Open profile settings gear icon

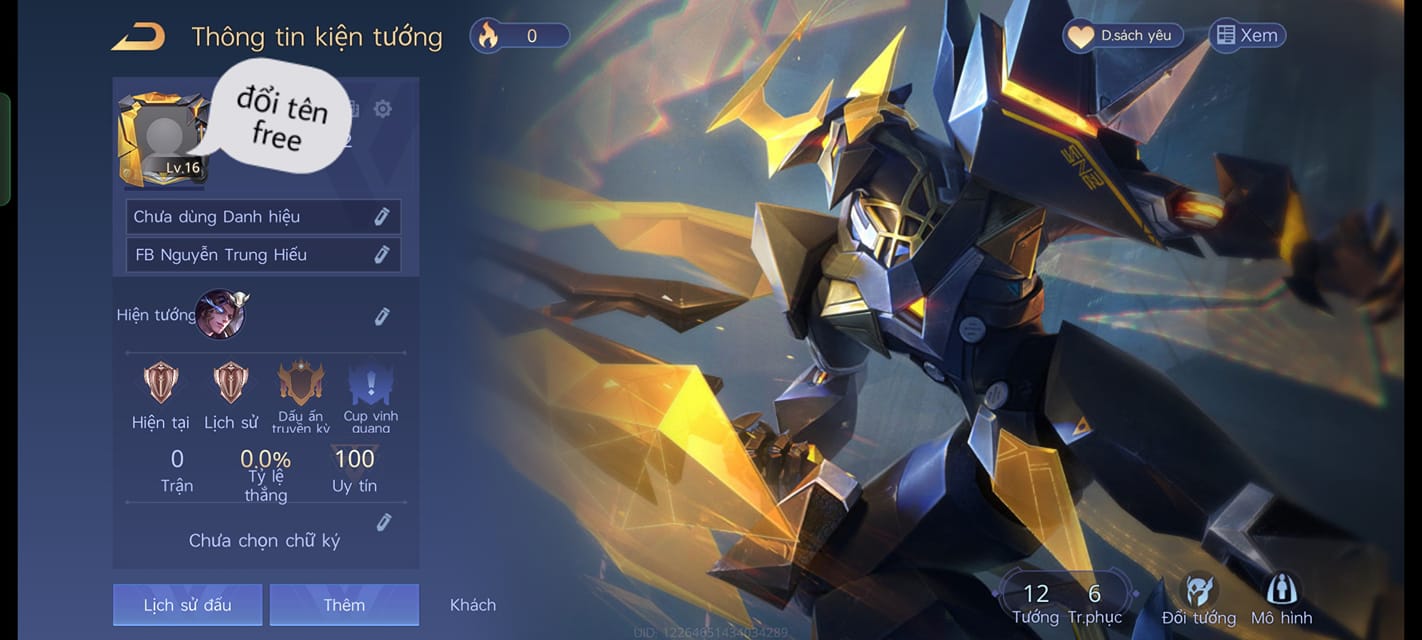[x=382, y=109]
